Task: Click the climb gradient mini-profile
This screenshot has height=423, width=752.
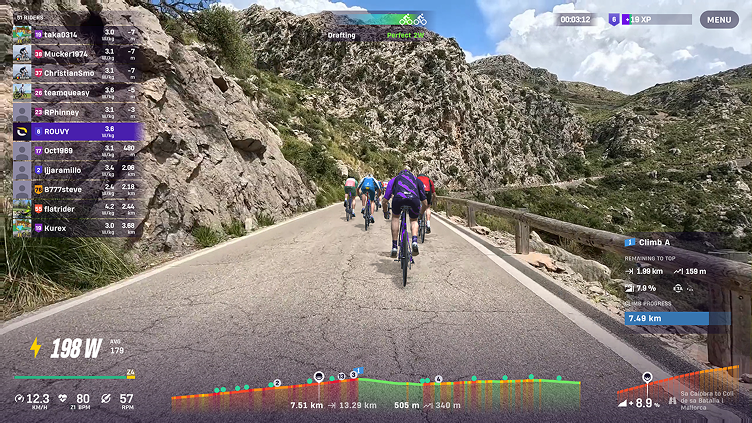Action: 678,385
